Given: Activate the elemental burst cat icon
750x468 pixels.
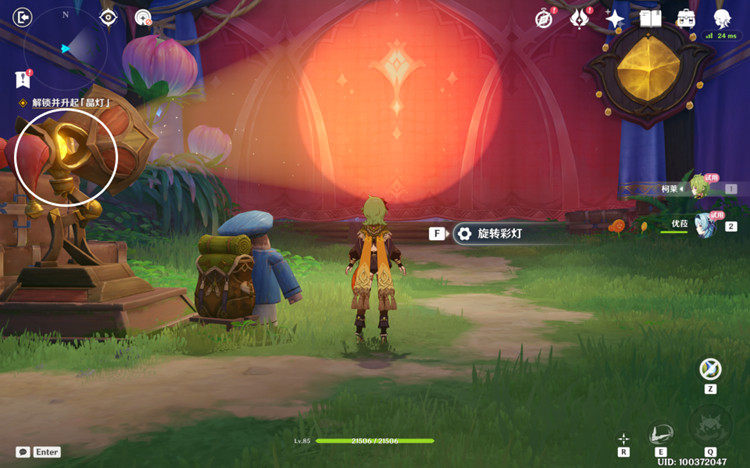Looking at the screenshot, I should 710,427.
